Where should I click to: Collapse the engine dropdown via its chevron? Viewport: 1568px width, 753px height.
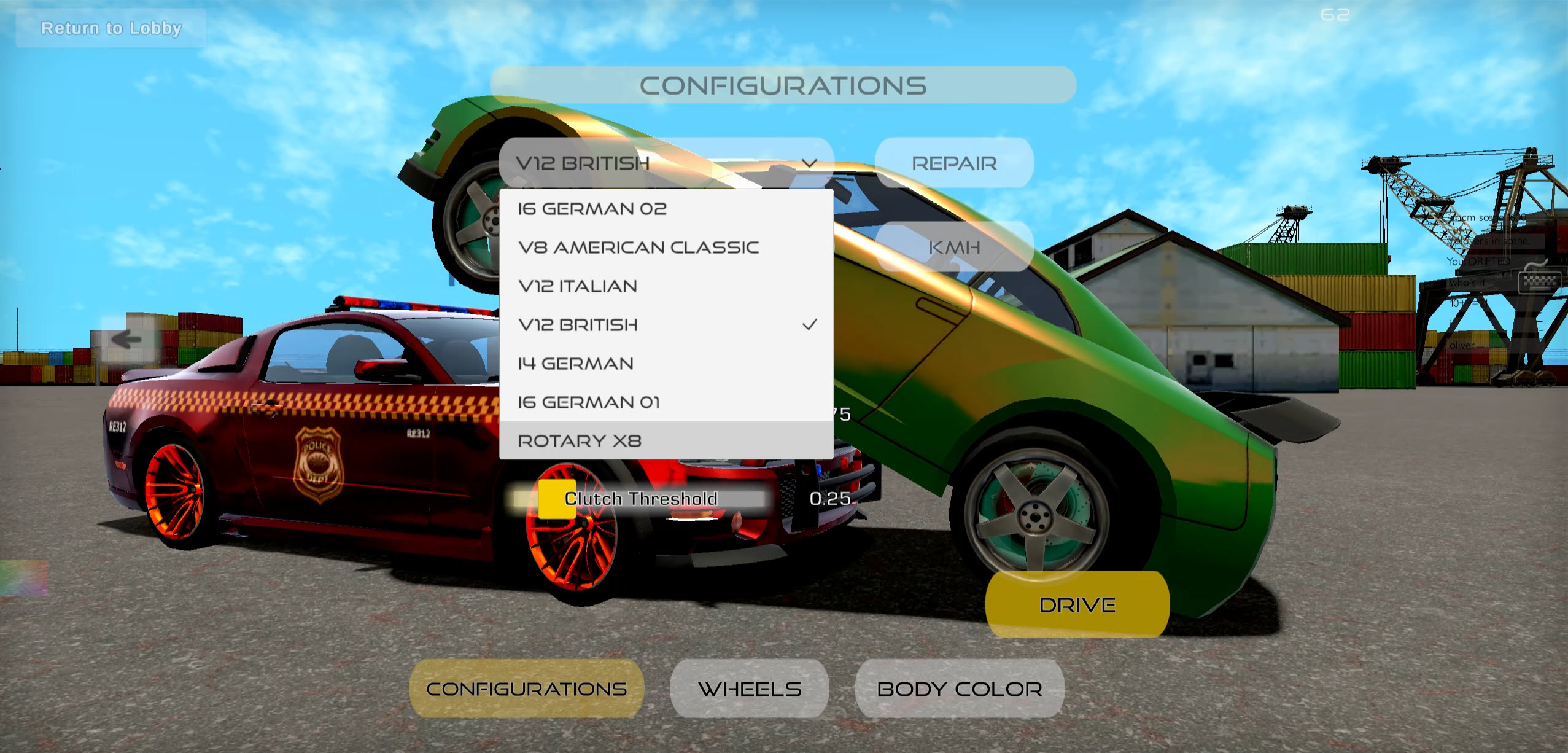(810, 163)
